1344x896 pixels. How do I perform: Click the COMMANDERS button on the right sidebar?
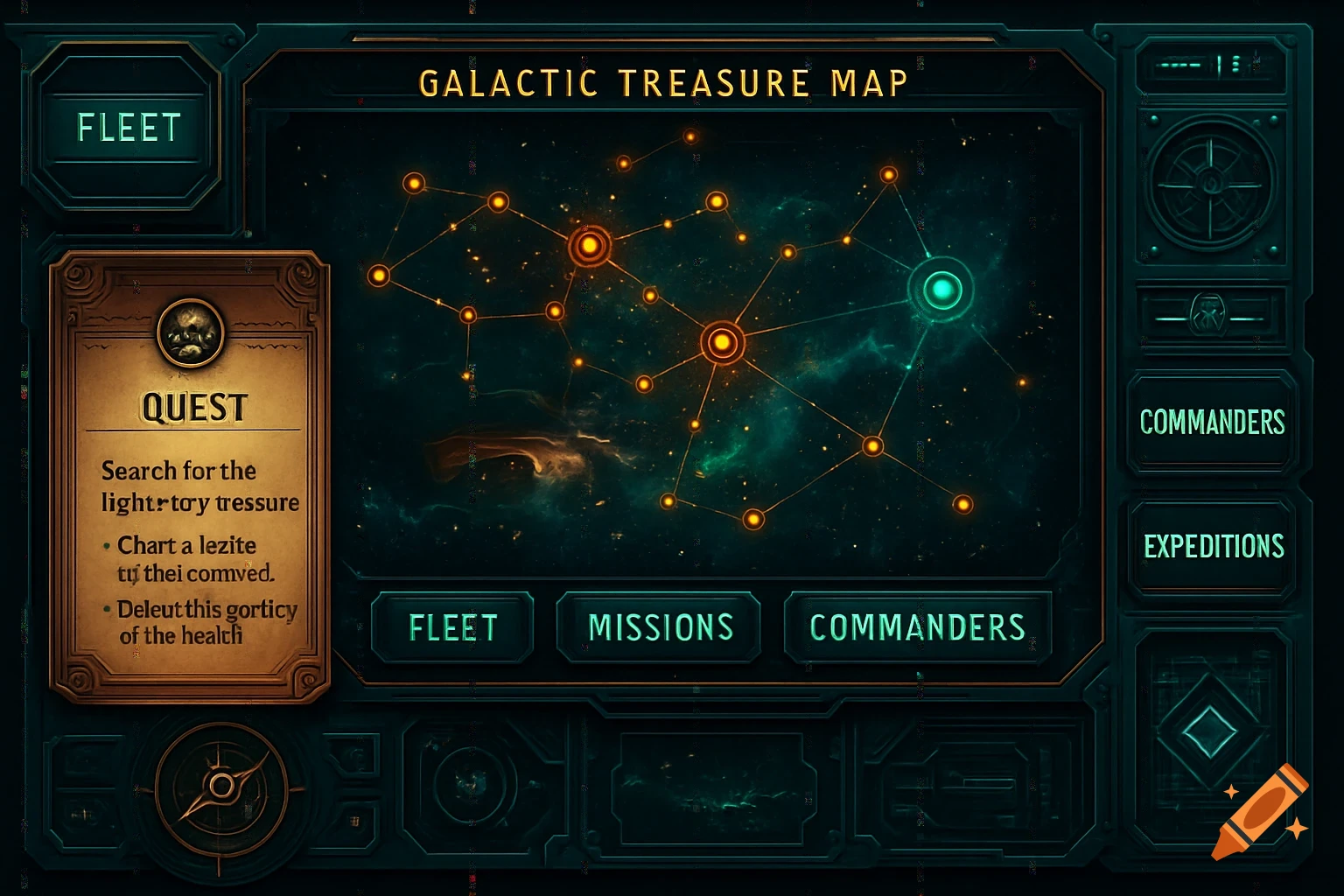click(1212, 424)
